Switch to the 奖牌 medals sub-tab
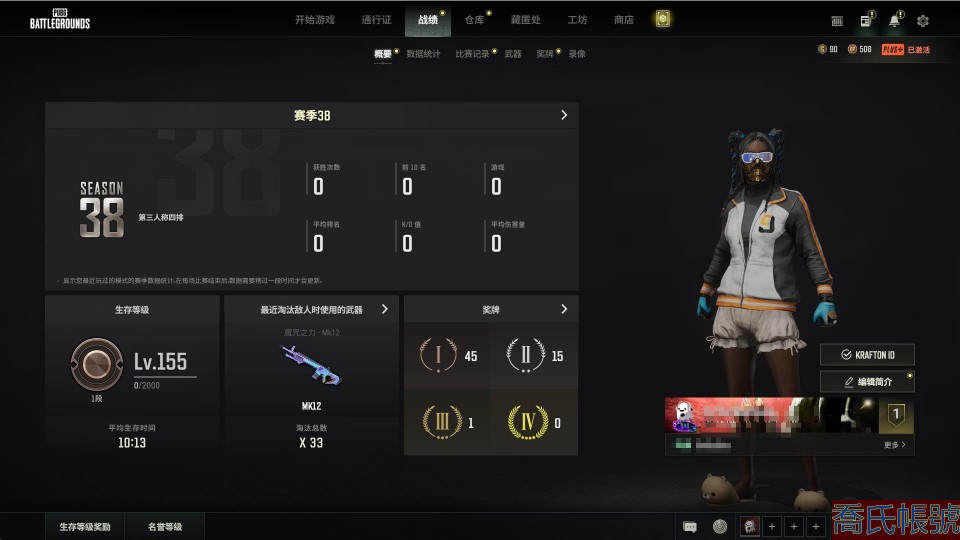 click(x=544, y=54)
